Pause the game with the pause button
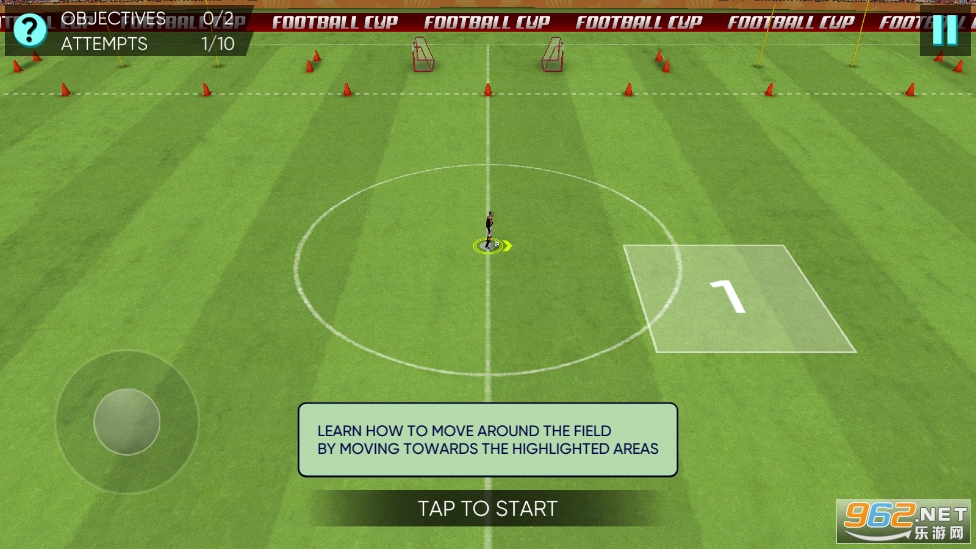Viewport: 976px width, 549px height. point(944,31)
